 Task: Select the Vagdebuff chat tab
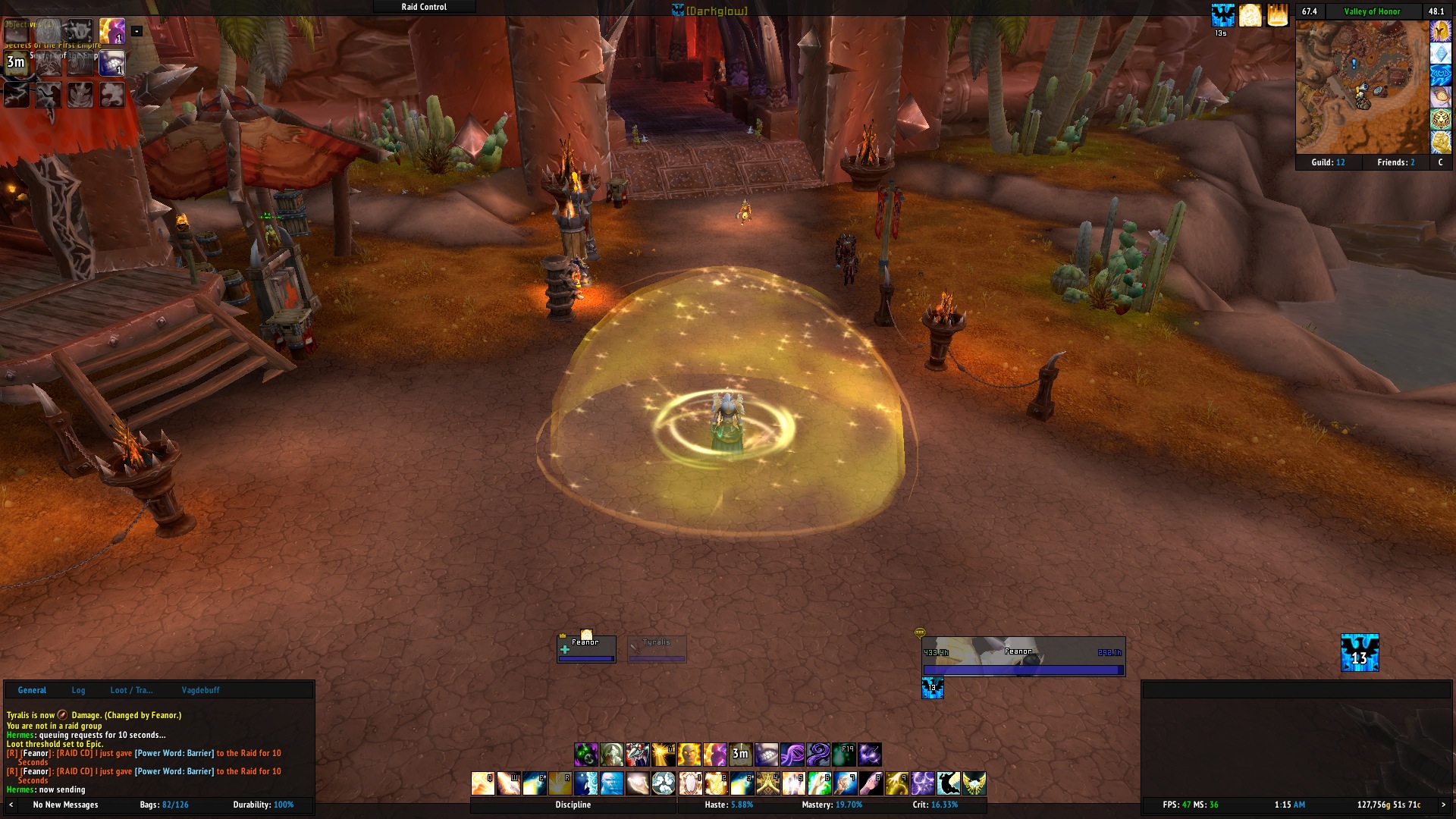pyautogui.click(x=200, y=690)
